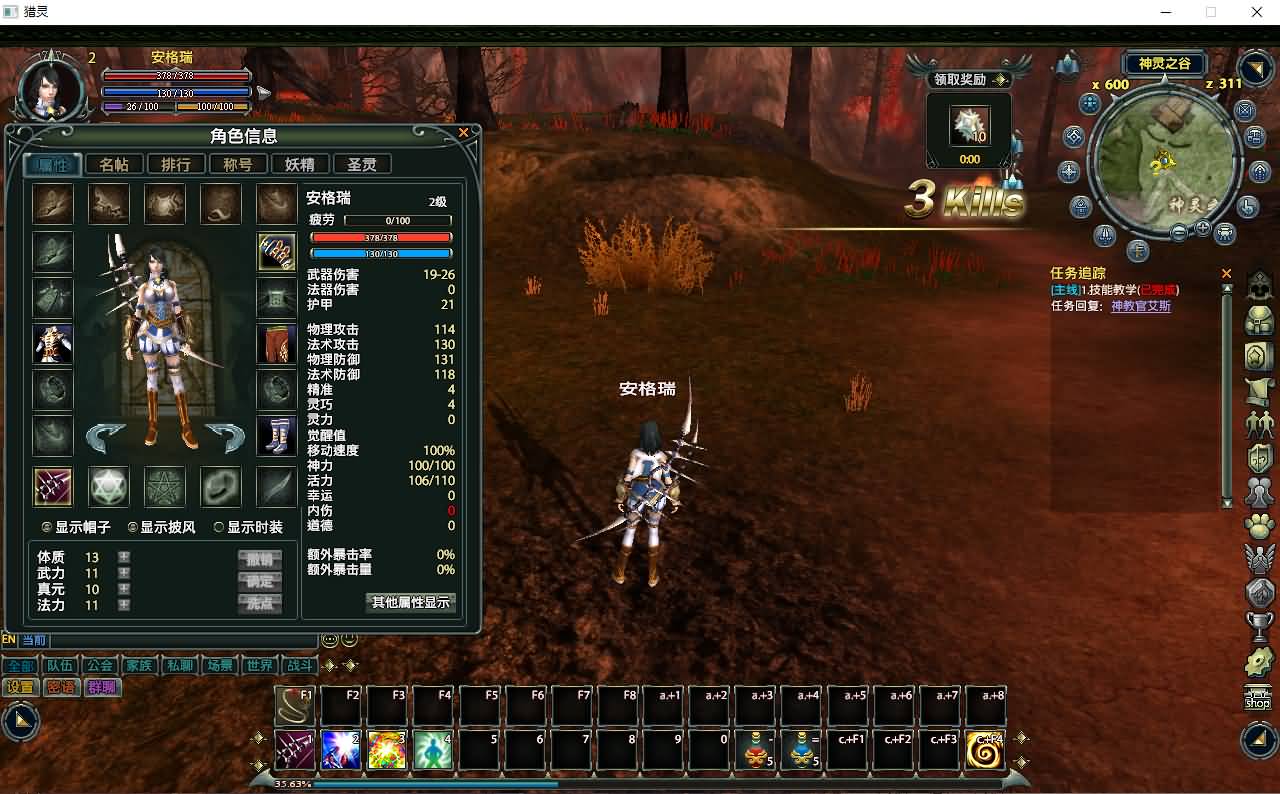The image size is (1280, 794).
Task: Switch to the 称号 tab in character window
Action: point(238,164)
